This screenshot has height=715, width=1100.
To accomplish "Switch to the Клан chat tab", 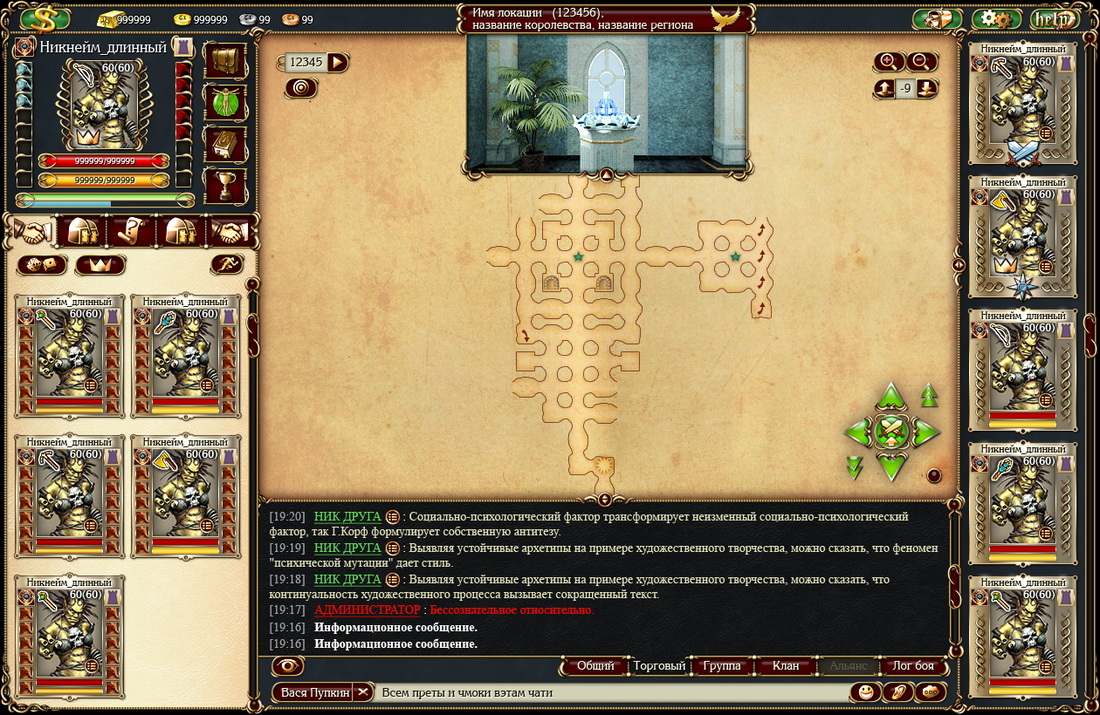I will pos(786,666).
